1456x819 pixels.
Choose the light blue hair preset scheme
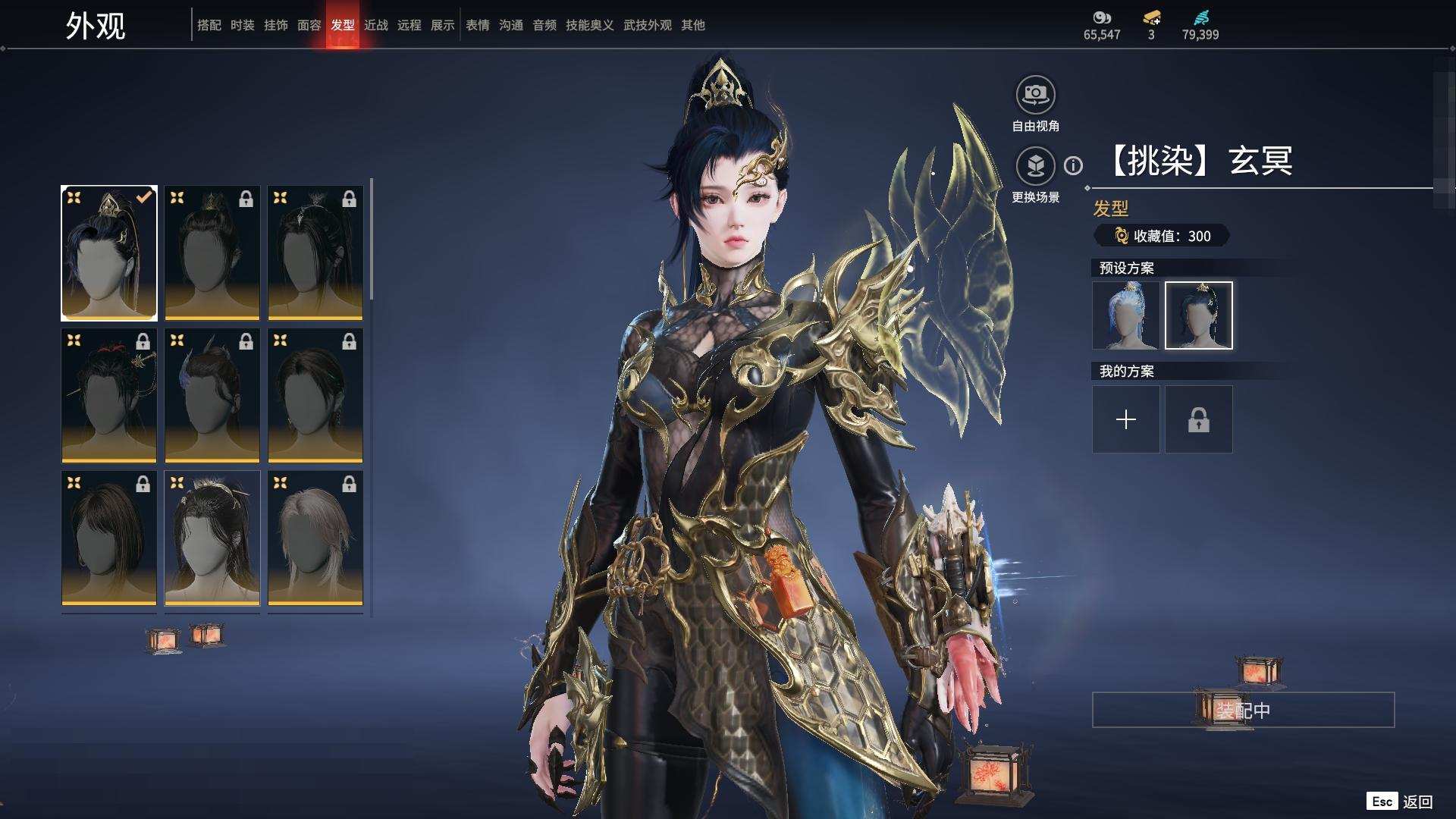pyautogui.click(x=1125, y=315)
